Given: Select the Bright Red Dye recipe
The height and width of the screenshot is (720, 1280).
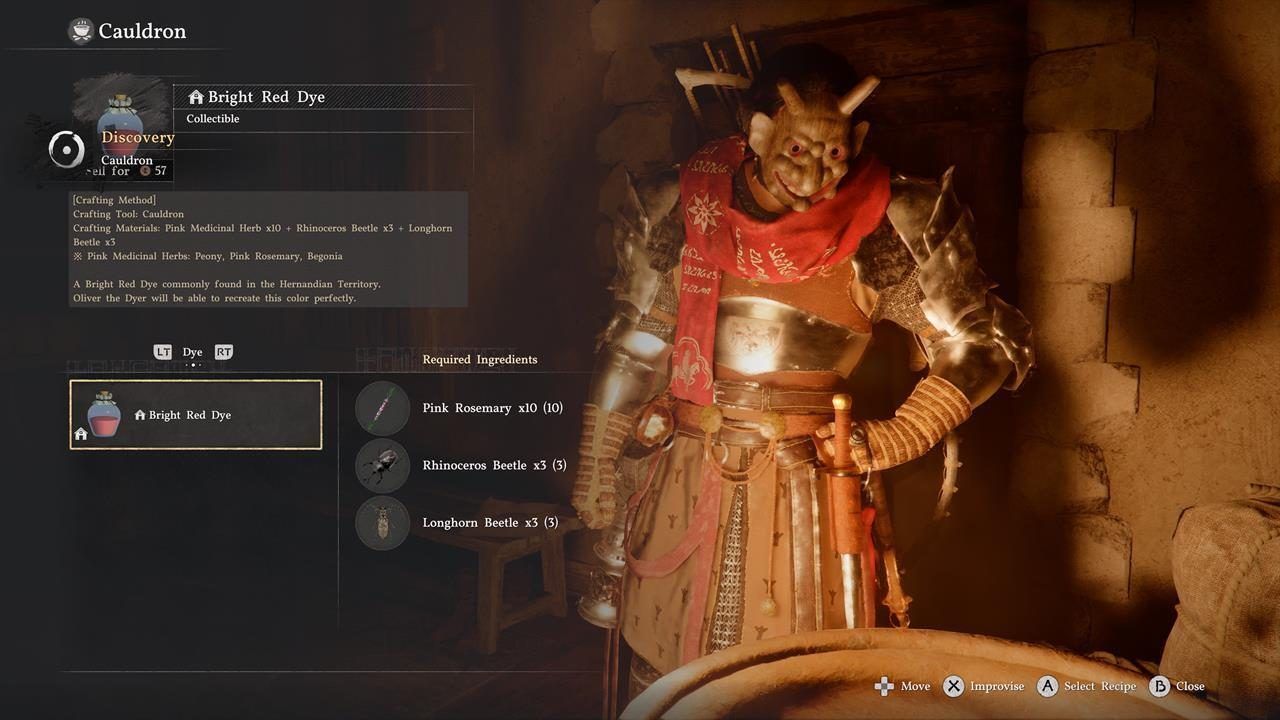Looking at the screenshot, I should click(x=196, y=414).
